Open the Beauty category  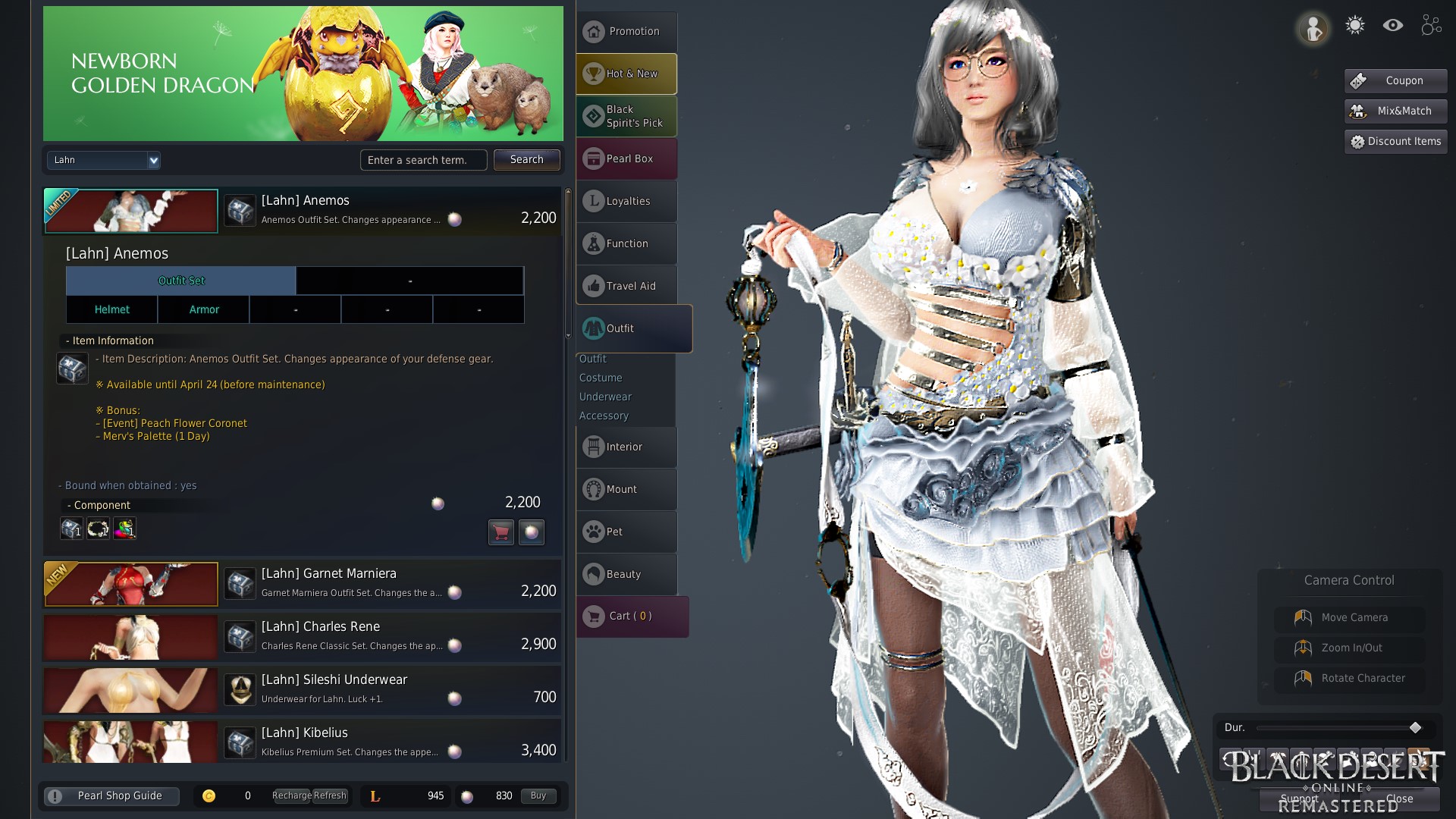click(x=626, y=574)
